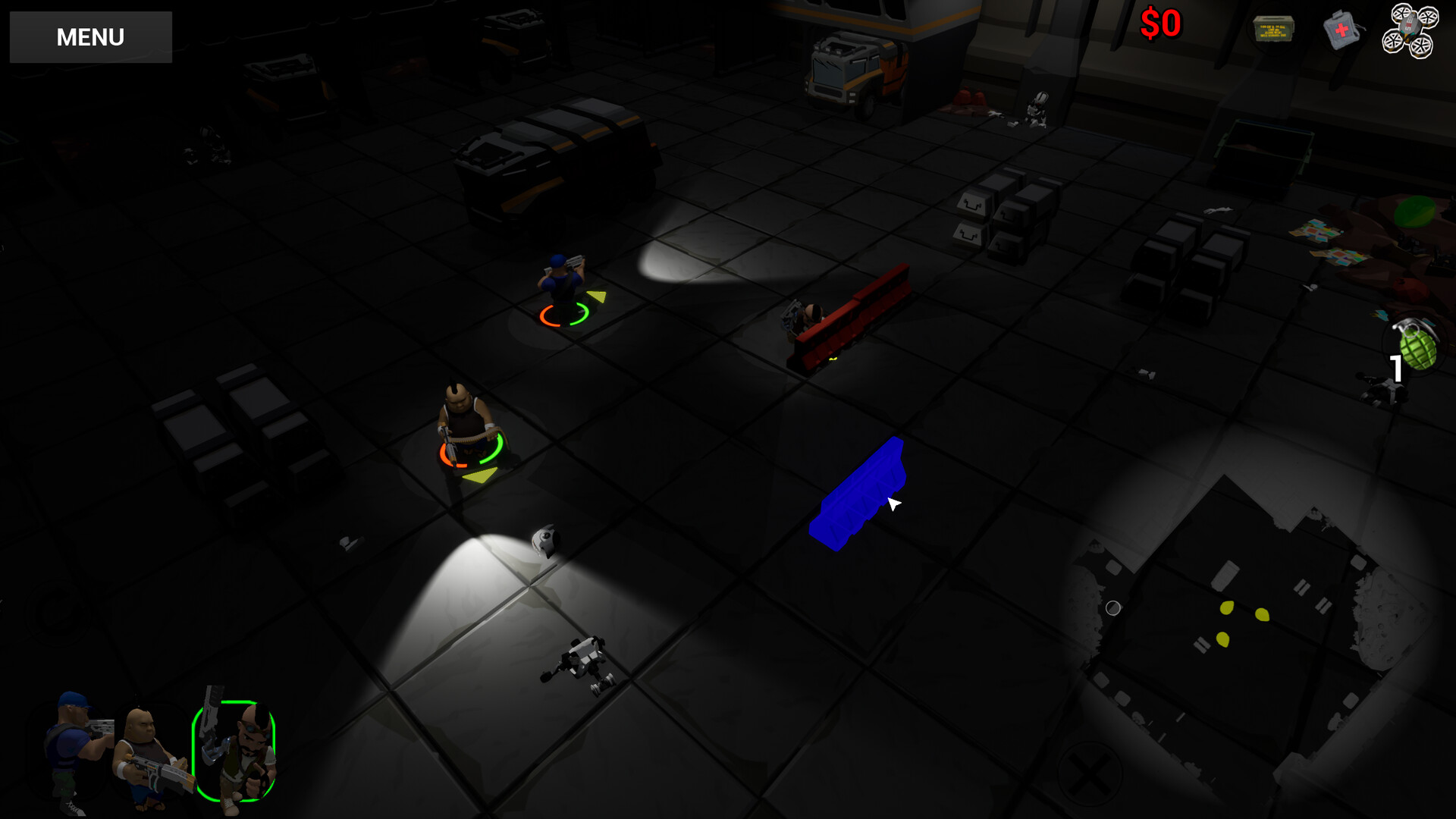Click the grenade count indicator
This screenshot has height=819, width=1456.
tap(1398, 369)
